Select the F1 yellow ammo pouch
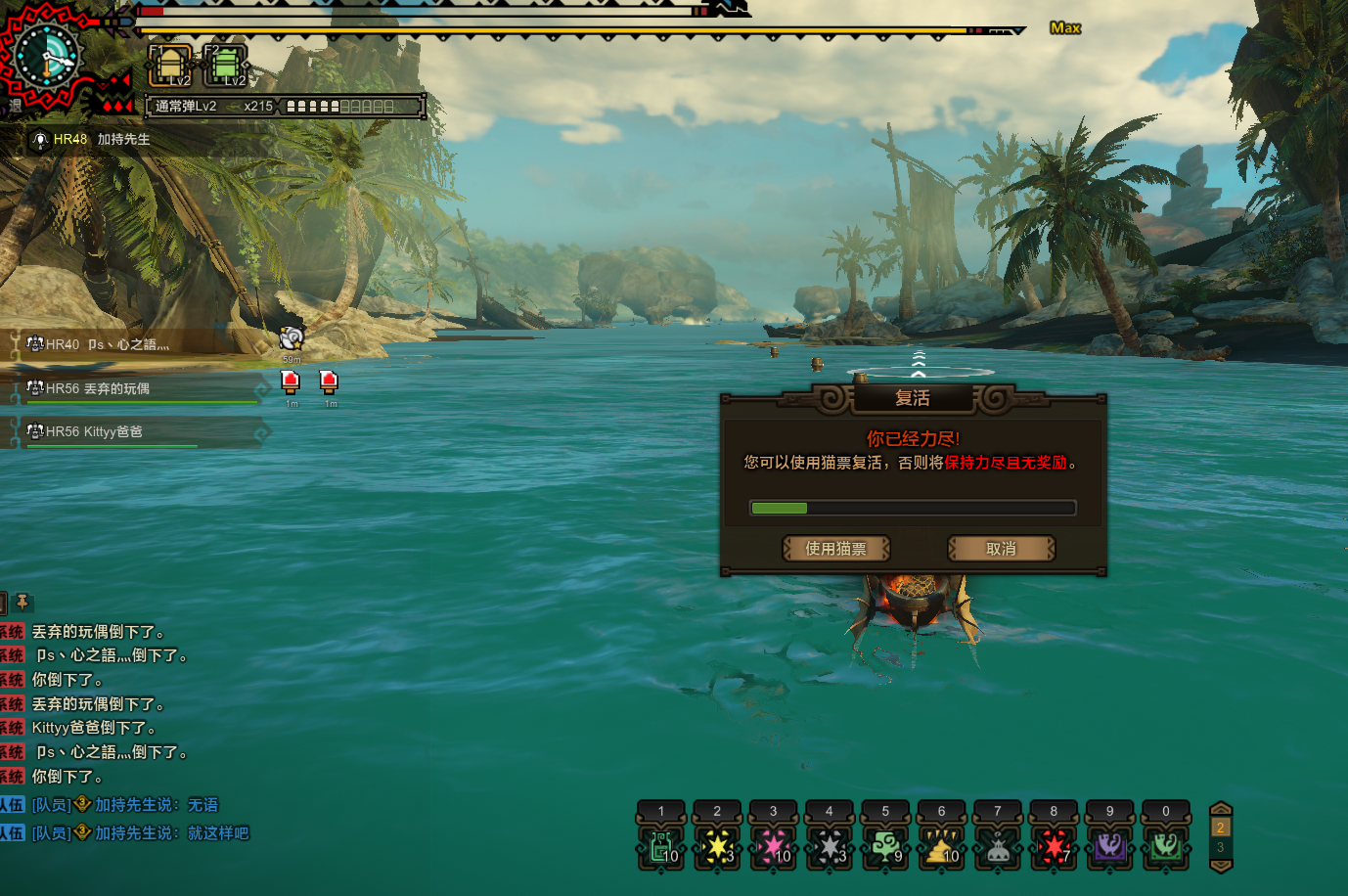 [x=170, y=66]
